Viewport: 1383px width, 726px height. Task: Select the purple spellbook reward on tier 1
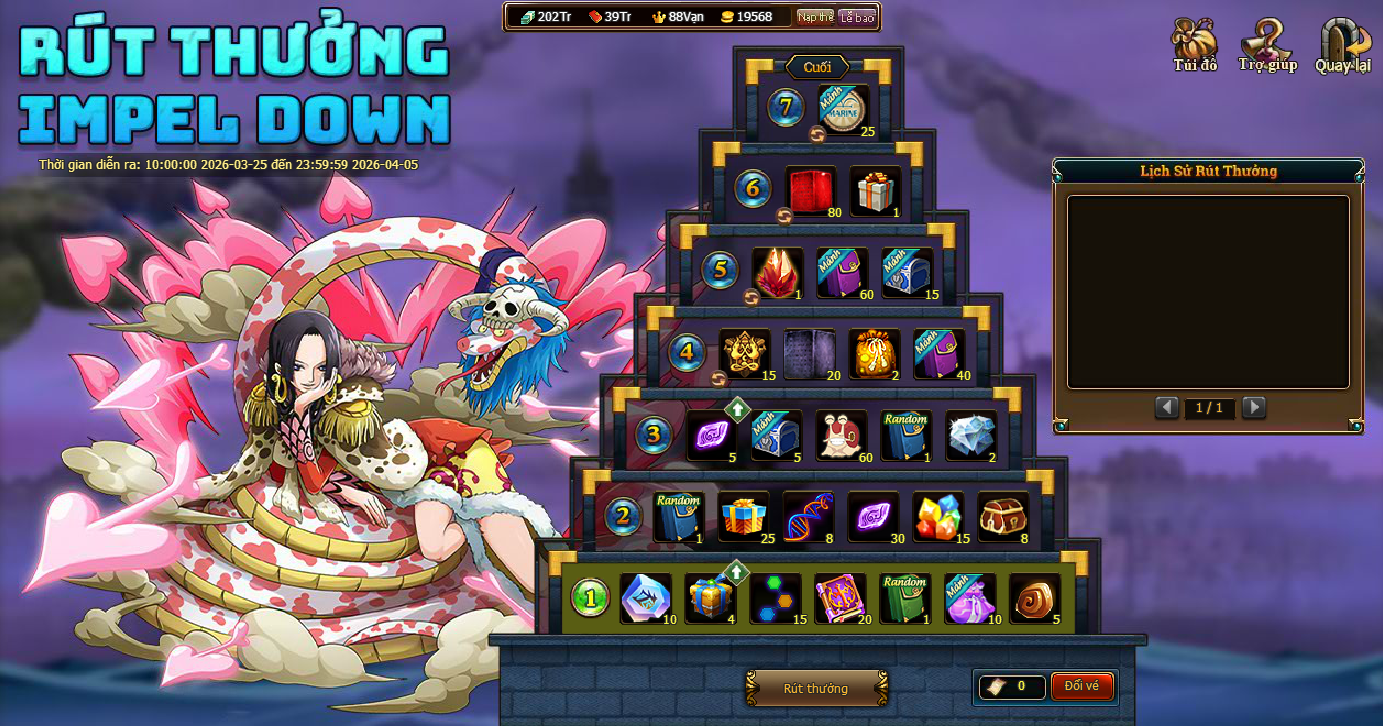coord(840,598)
